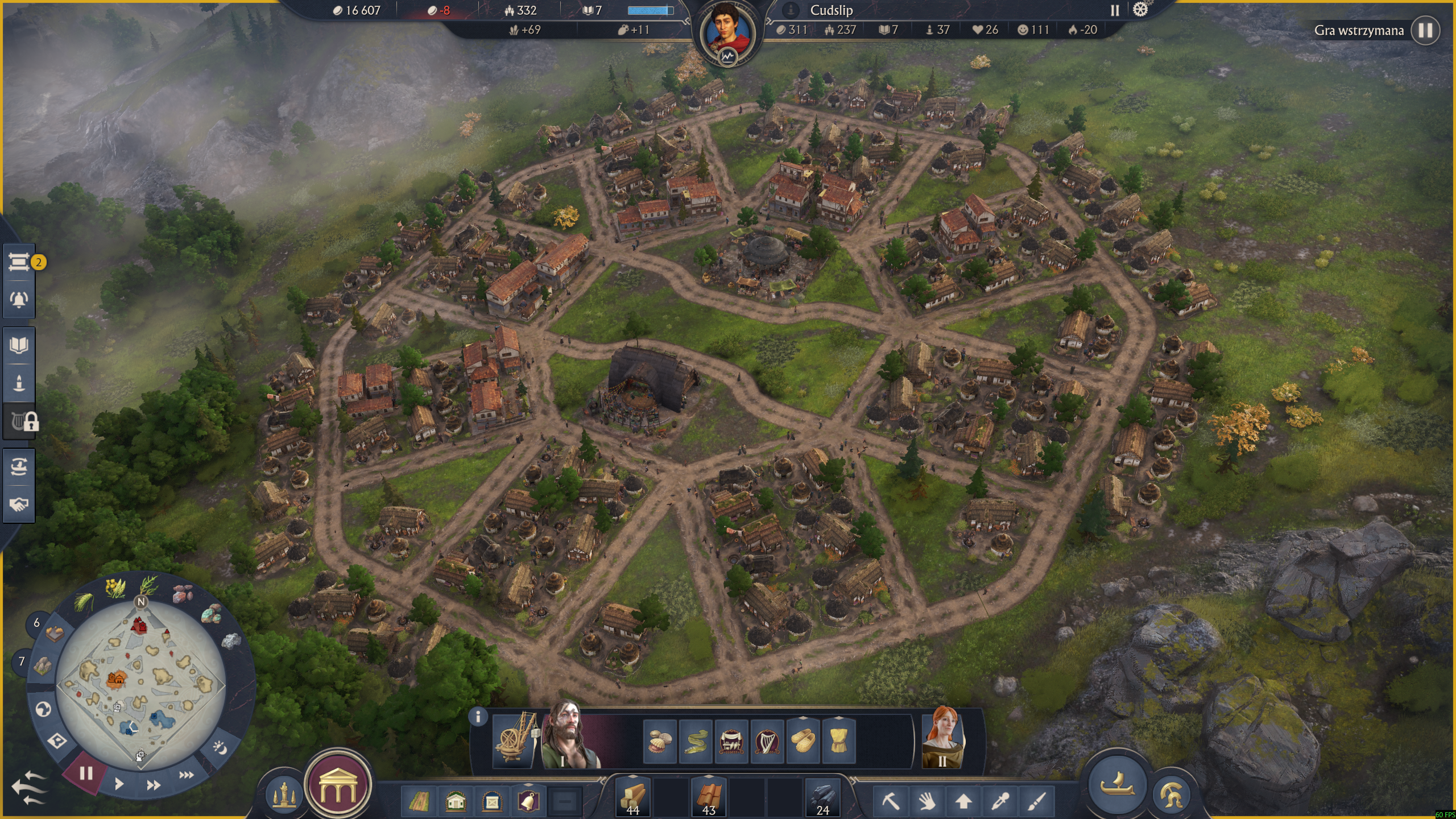This screenshot has height=819, width=1456.
Task: Show notifications with the bell icon
Action: tap(19, 299)
